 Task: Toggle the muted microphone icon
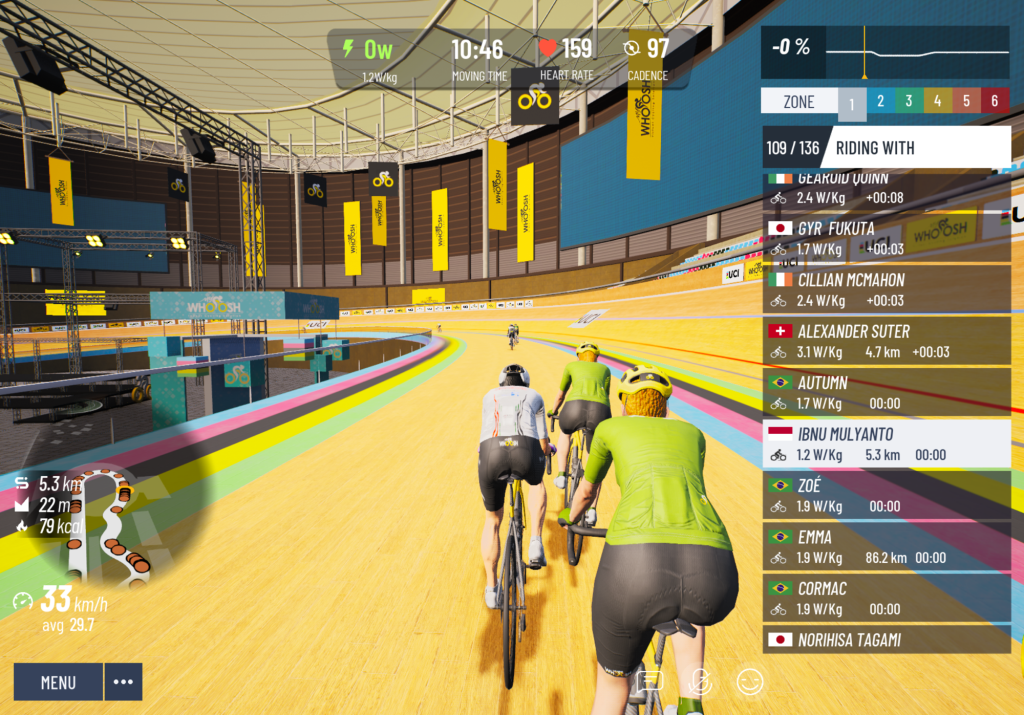click(701, 682)
